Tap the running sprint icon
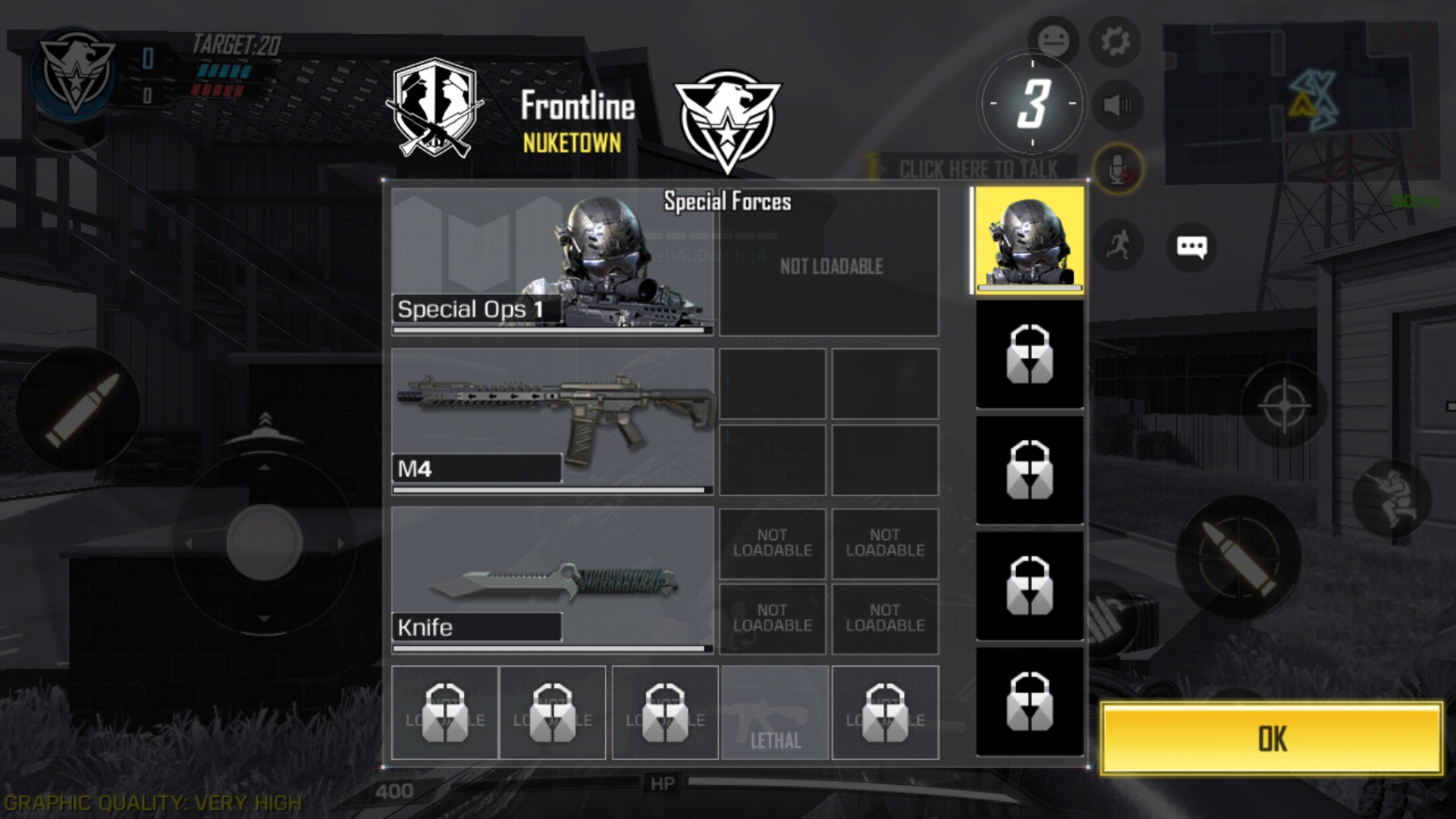The height and width of the screenshot is (819, 1456). pos(1119,245)
